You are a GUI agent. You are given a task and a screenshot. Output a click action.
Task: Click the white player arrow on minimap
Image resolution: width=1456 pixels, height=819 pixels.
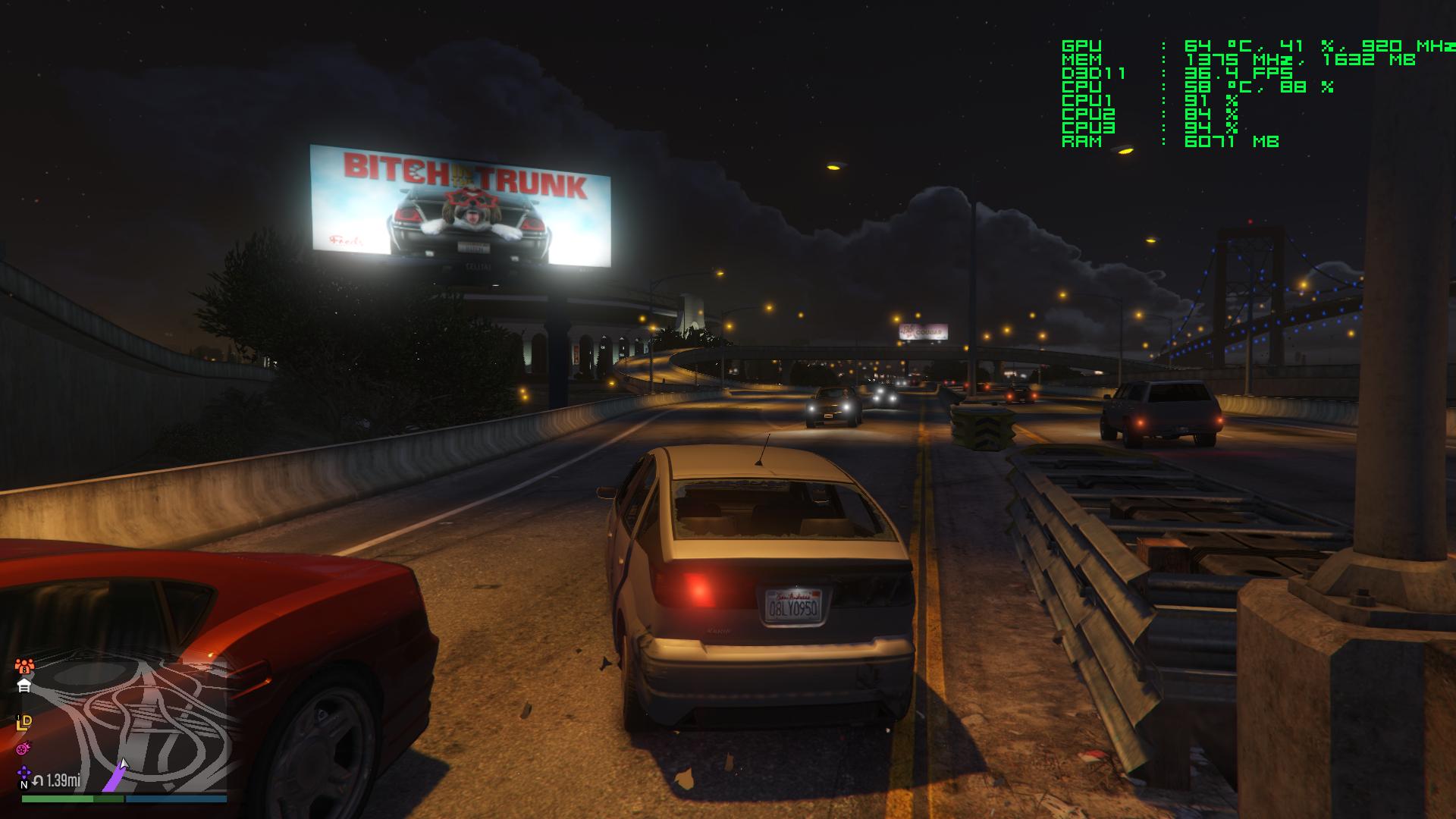click(124, 764)
